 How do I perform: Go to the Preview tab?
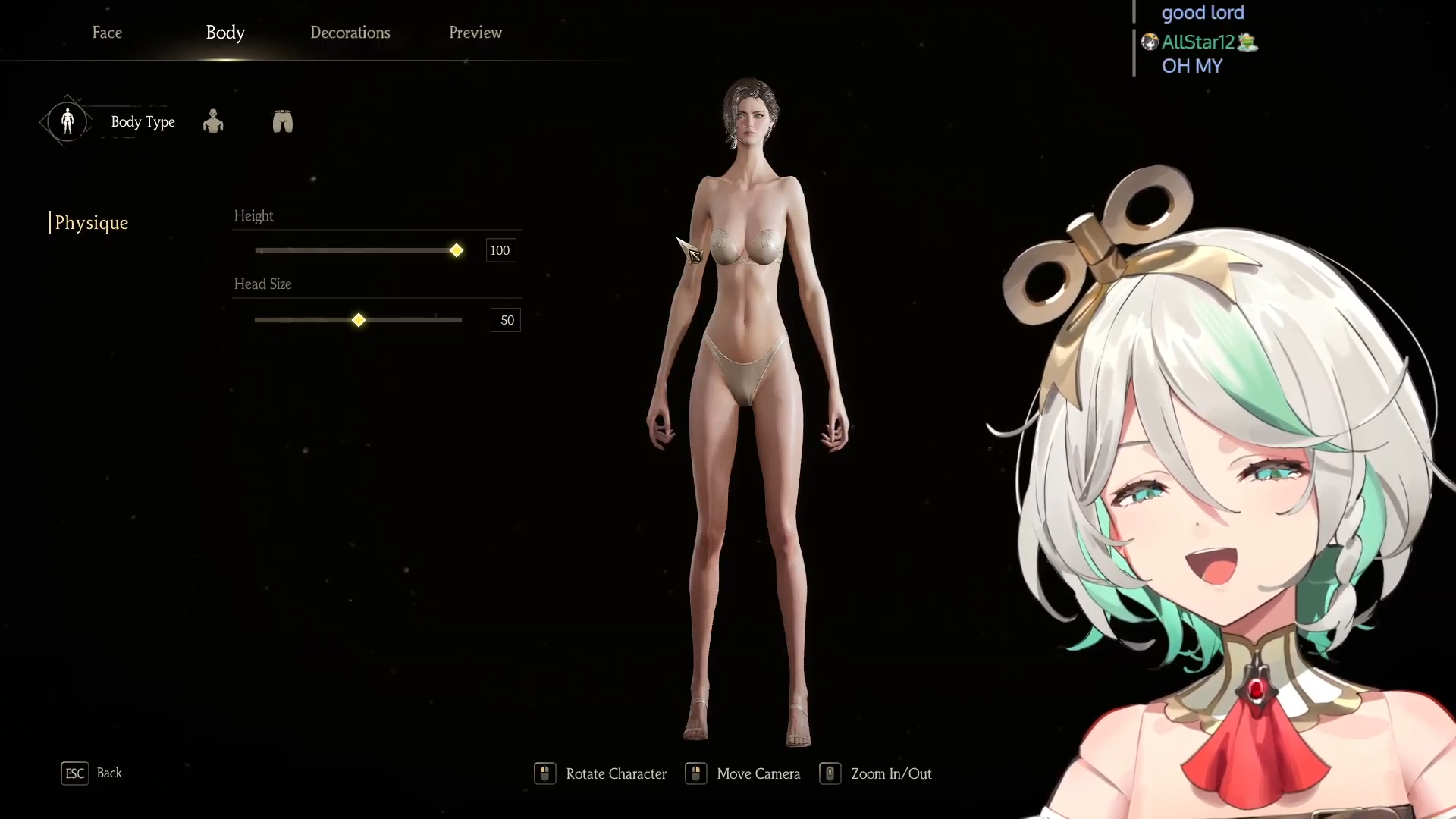[x=475, y=33]
